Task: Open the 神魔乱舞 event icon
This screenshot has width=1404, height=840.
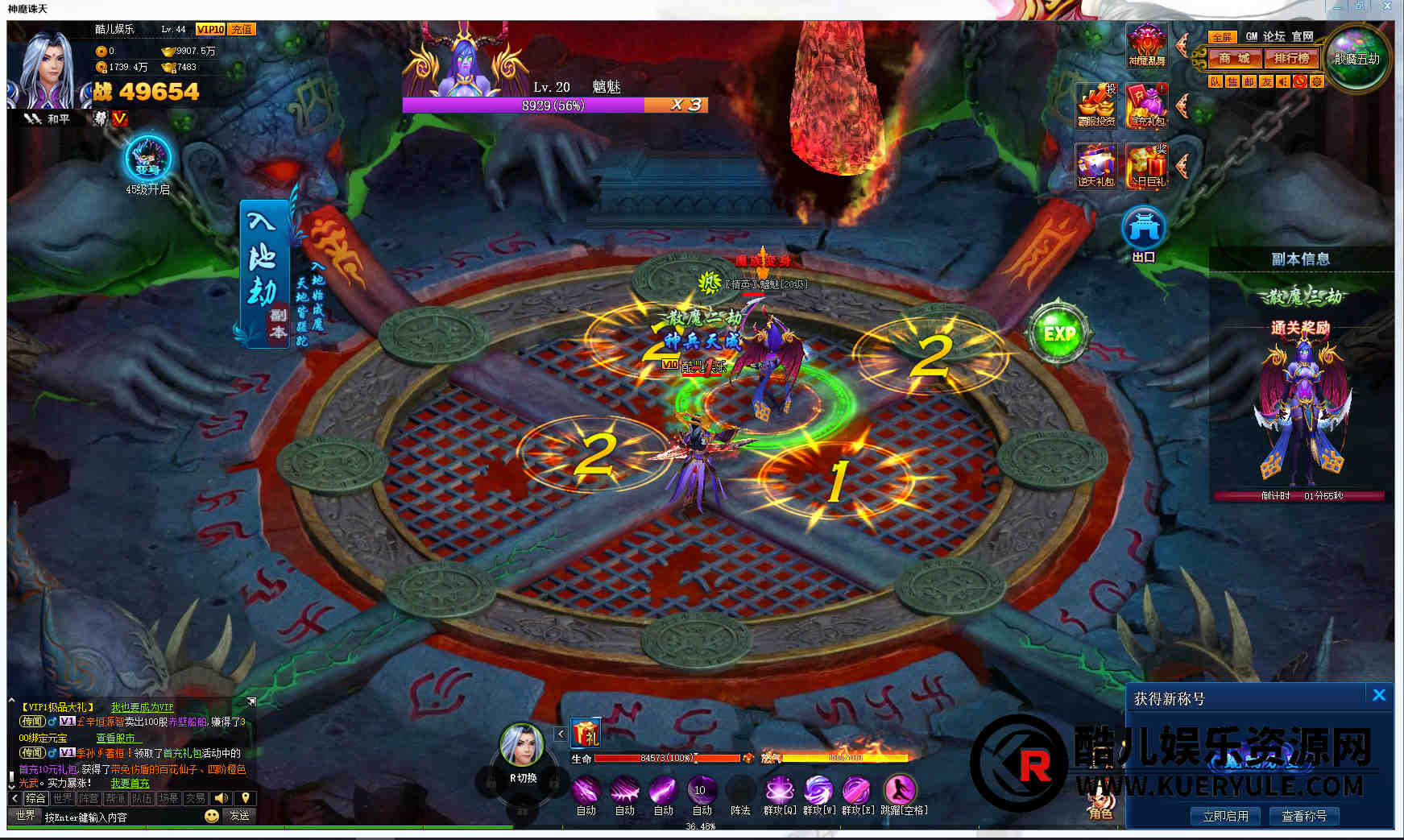Action: point(1146,44)
